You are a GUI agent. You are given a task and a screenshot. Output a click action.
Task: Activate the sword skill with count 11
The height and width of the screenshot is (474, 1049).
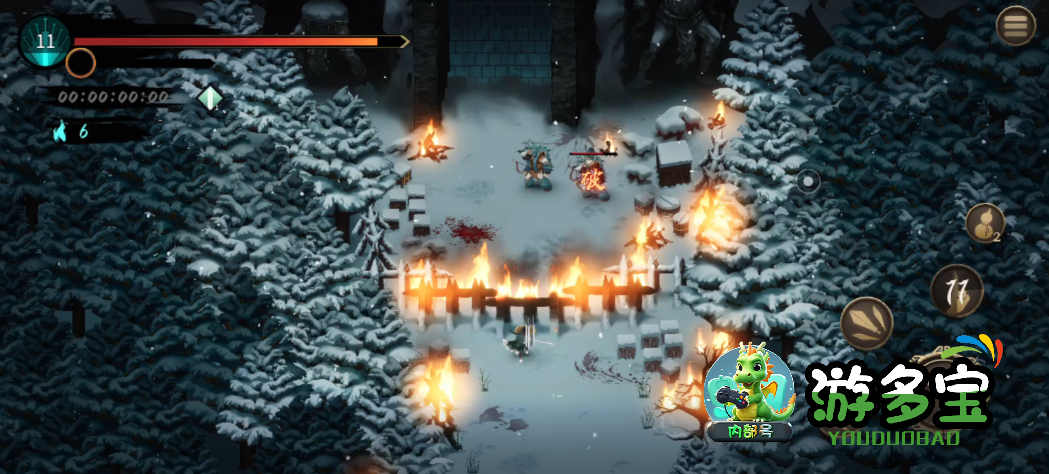[x=957, y=290]
